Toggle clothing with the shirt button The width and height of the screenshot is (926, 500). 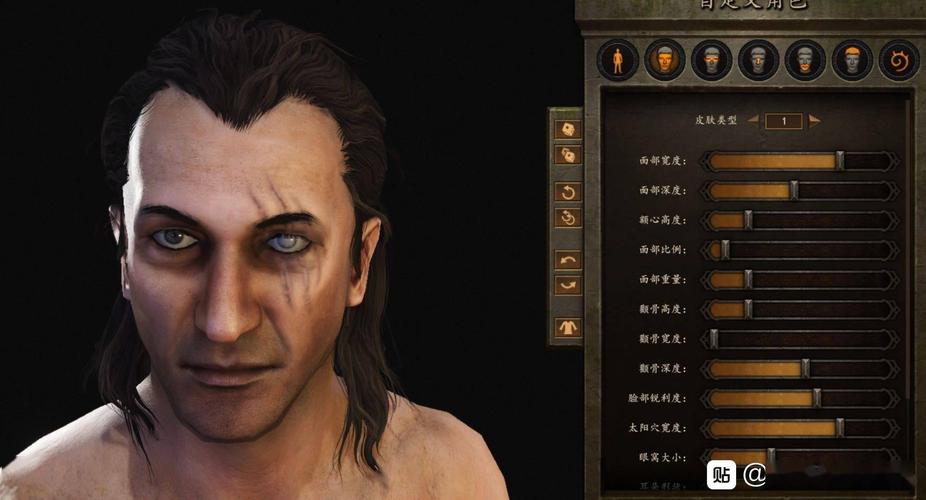(x=567, y=327)
